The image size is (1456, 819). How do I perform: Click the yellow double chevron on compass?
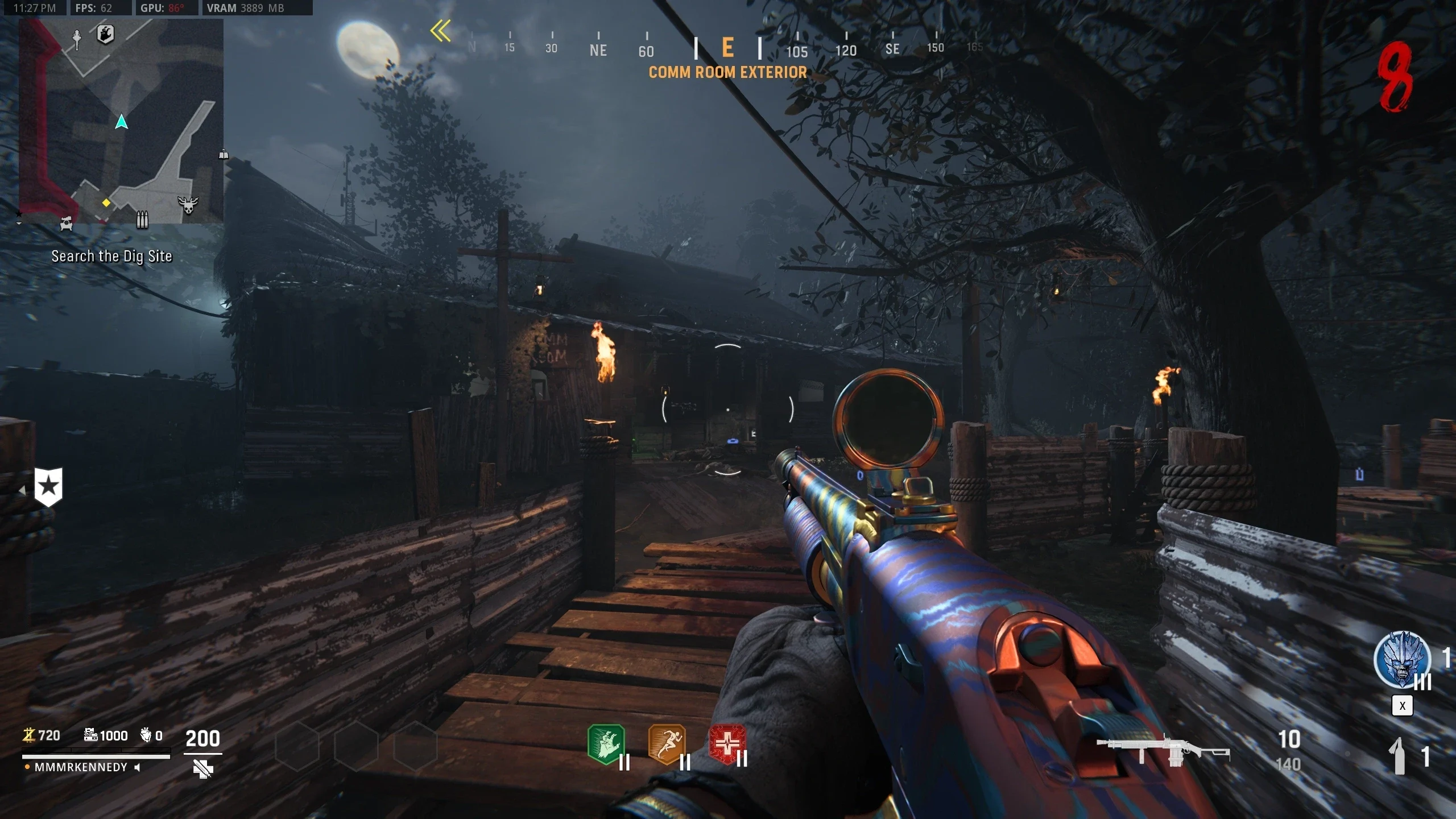[441, 31]
